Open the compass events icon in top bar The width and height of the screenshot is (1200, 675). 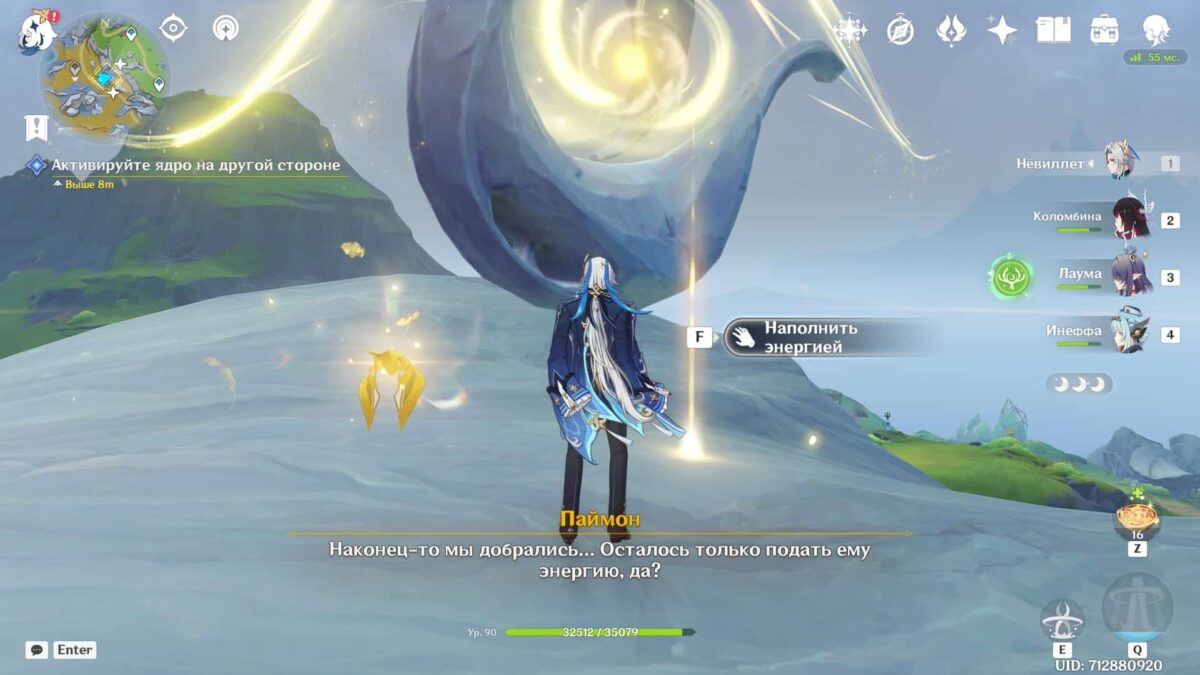point(900,31)
